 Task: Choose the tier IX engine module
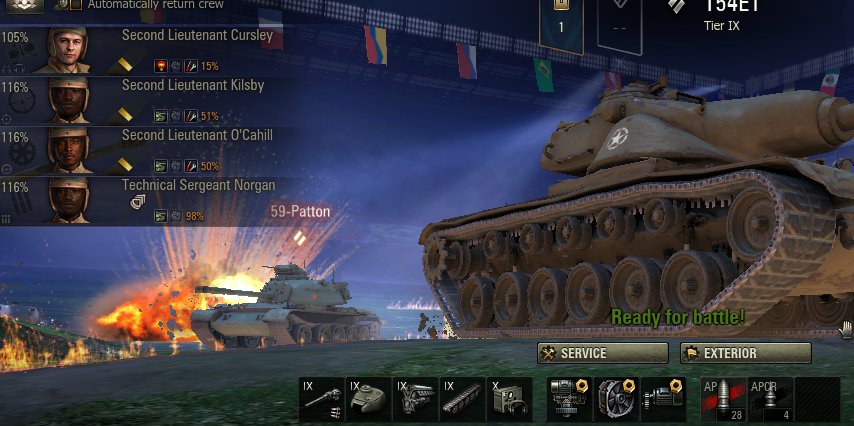click(x=415, y=398)
